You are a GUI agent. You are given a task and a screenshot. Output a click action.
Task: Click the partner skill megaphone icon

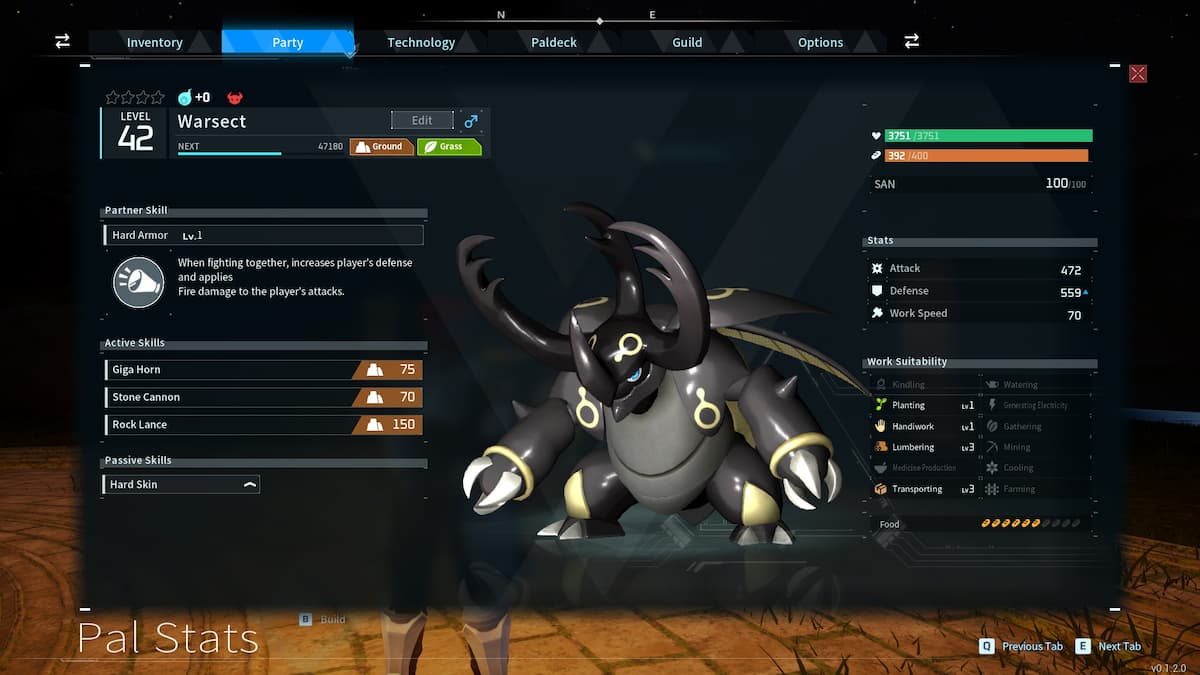pyautogui.click(x=138, y=281)
